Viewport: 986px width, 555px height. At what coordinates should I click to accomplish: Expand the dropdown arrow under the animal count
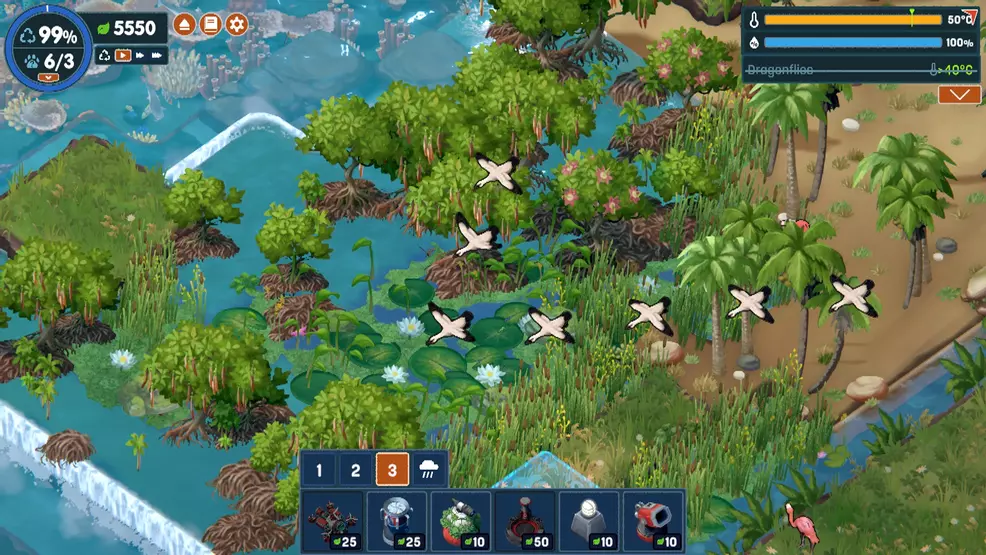[46, 77]
